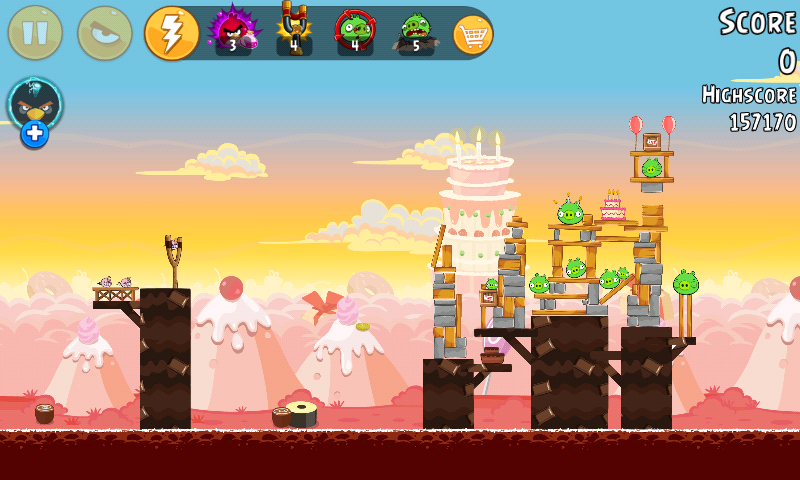This screenshot has width=800, height=480.
Task: Open the shop via shopping cart
Action: [473, 34]
